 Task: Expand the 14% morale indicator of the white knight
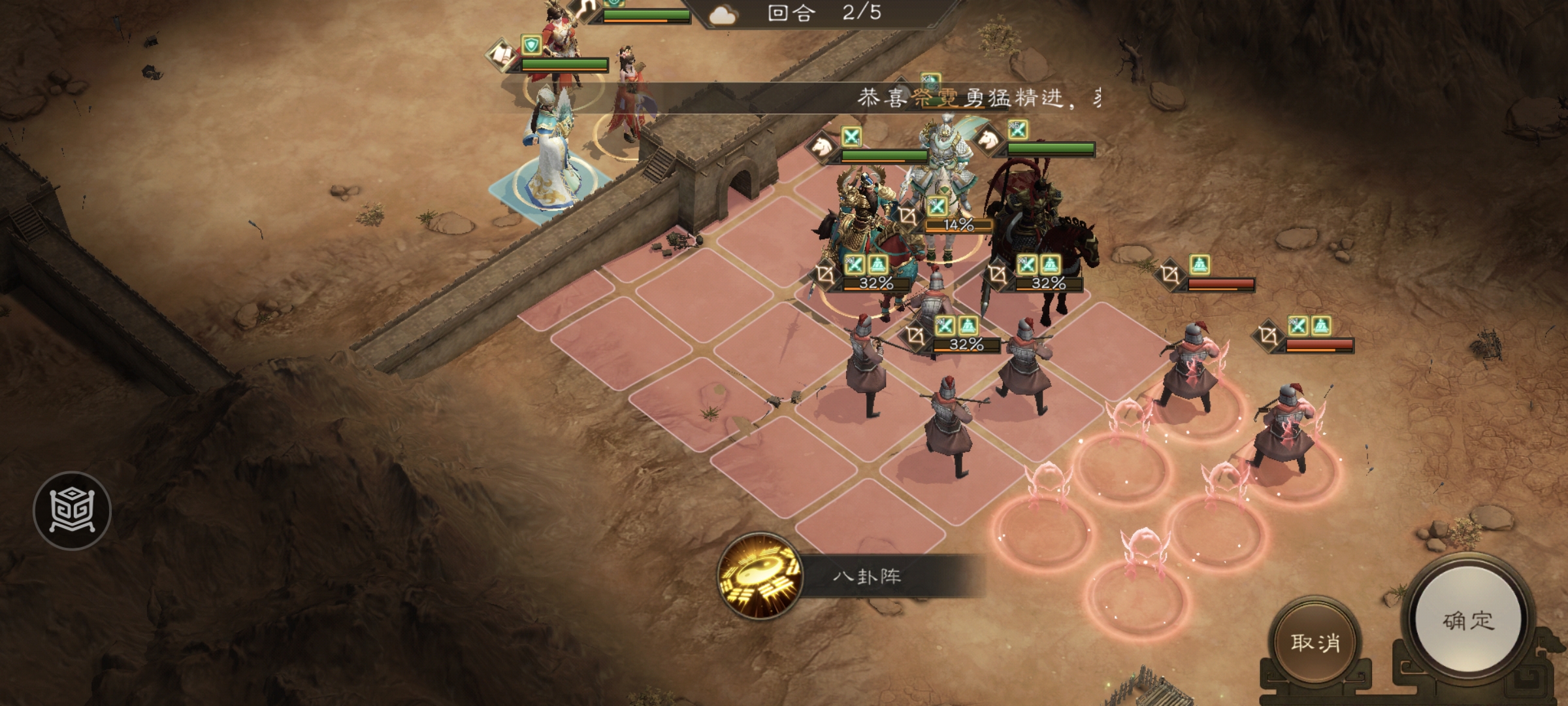coord(958,226)
